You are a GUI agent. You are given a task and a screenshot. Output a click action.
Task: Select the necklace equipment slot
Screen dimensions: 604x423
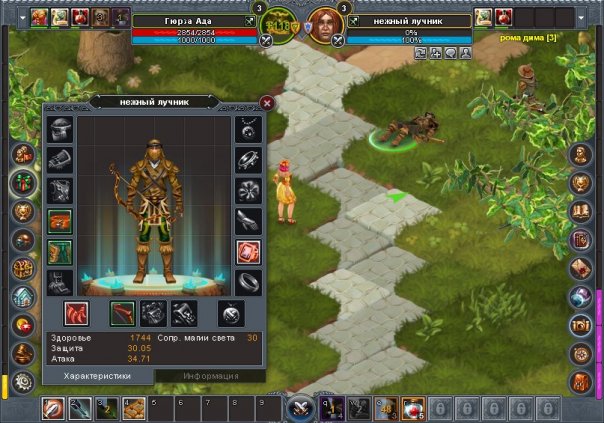(x=248, y=129)
